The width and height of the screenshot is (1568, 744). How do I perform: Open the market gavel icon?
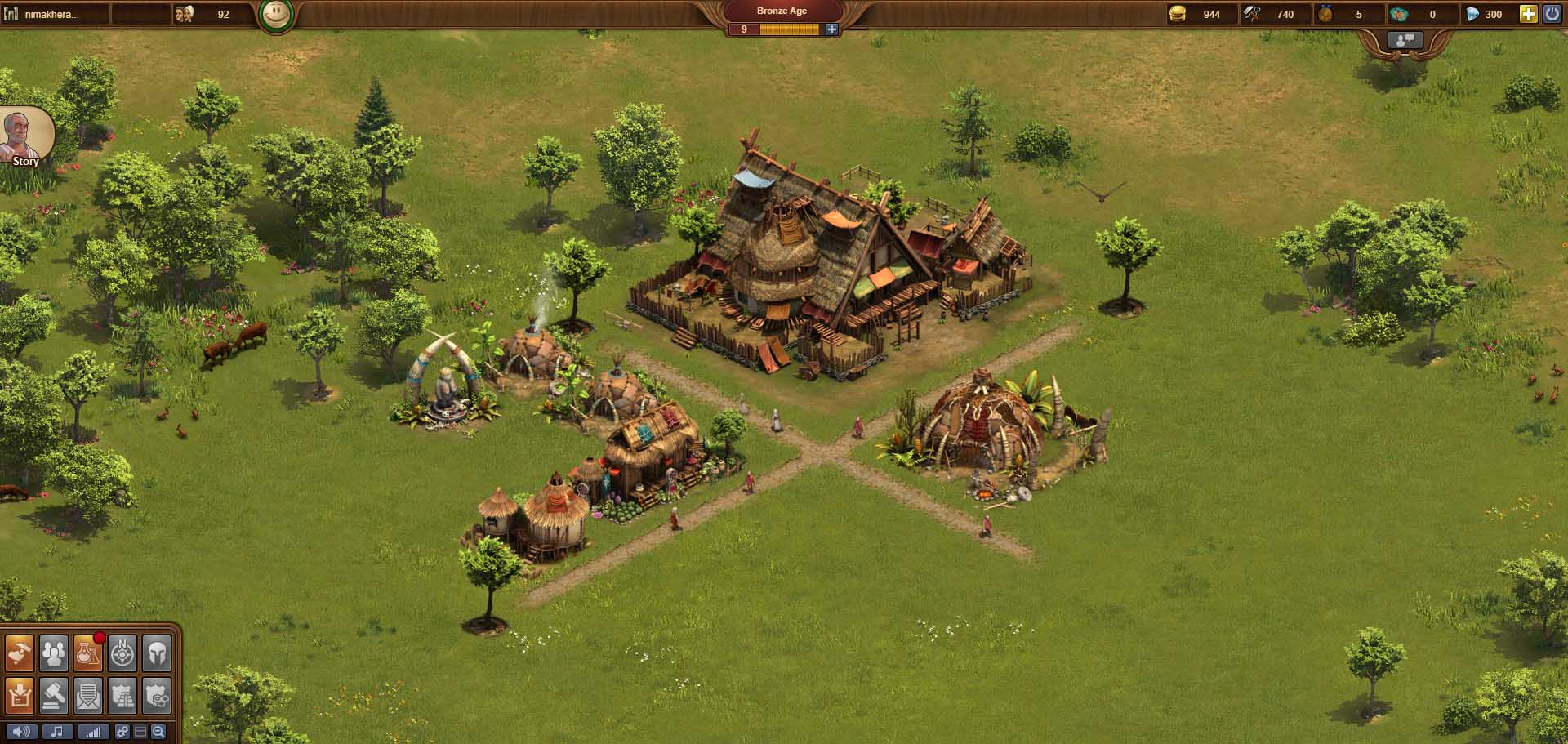coord(54,694)
